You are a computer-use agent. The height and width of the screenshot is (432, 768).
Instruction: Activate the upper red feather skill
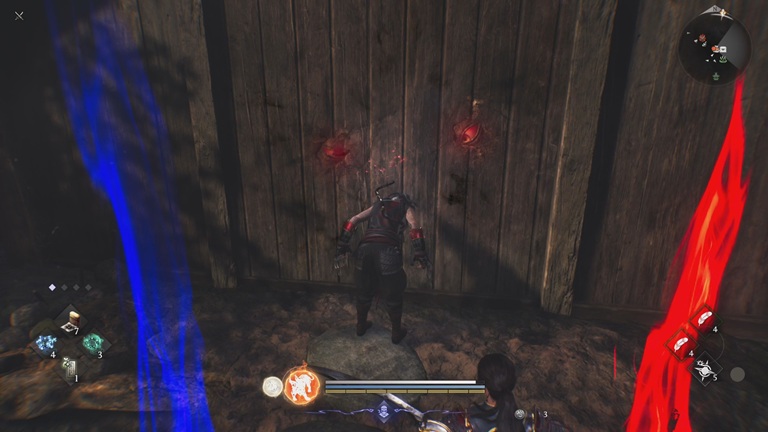[705, 323]
